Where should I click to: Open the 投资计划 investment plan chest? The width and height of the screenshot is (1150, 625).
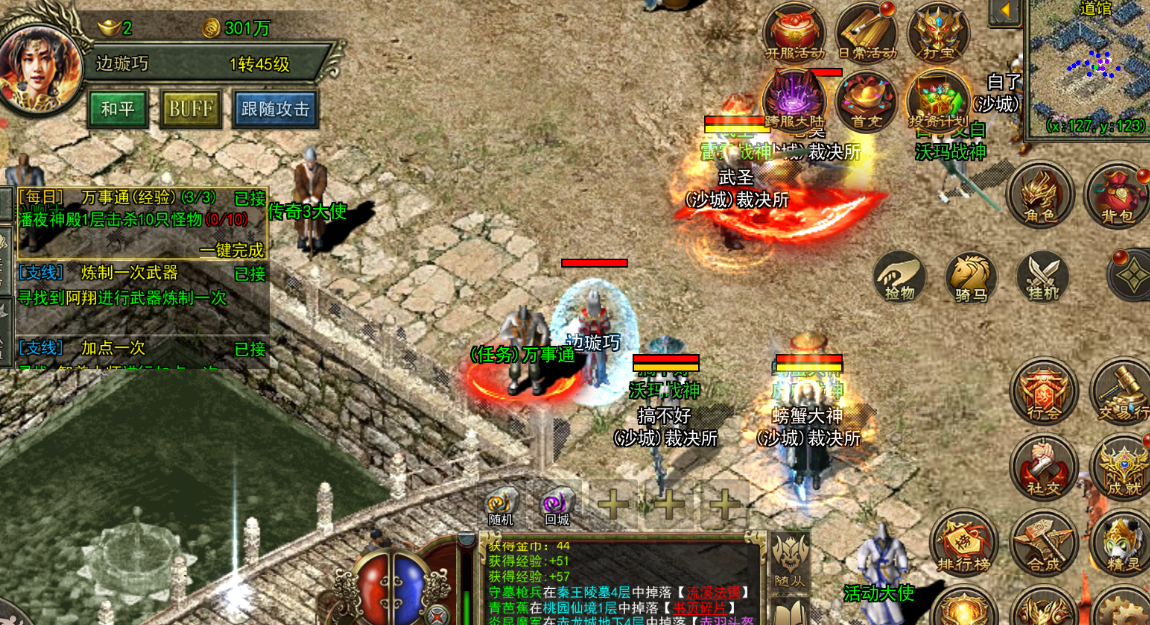(938, 100)
